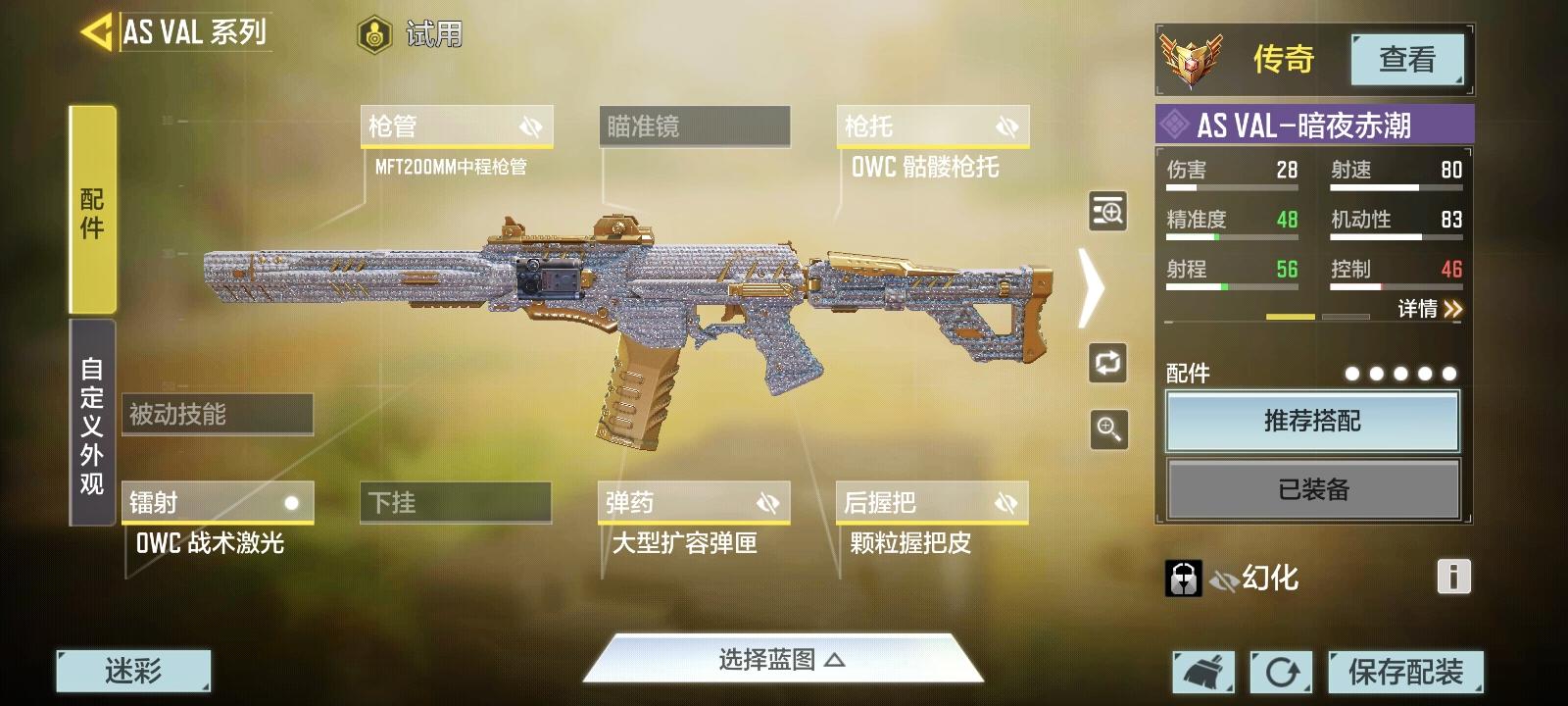Image resolution: width=1568 pixels, height=706 pixels.
Task: Click the rotate weapon icon
Action: pos(1106,364)
